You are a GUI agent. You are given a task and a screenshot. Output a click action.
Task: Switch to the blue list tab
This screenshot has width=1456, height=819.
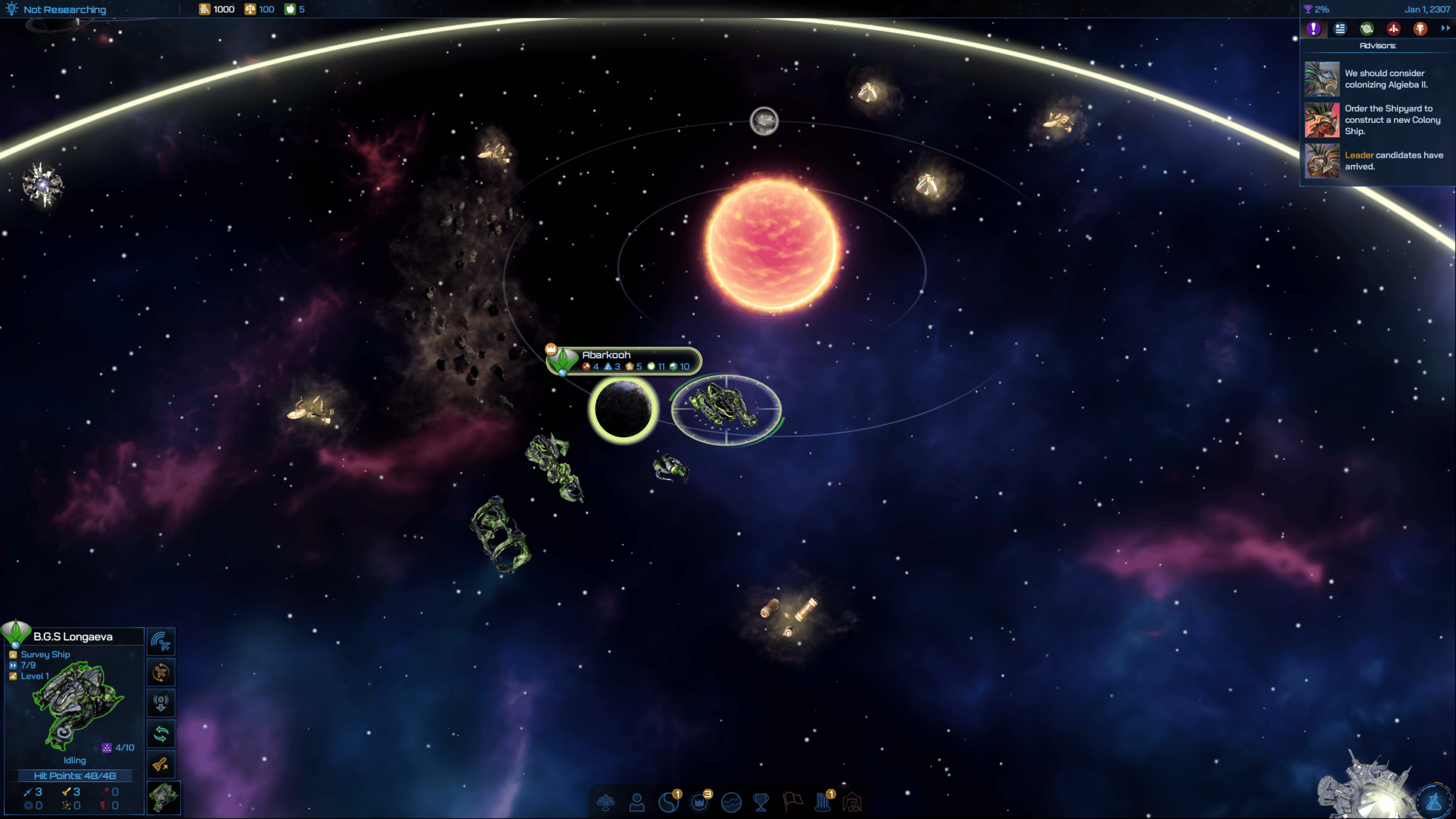coord(1340,29)
